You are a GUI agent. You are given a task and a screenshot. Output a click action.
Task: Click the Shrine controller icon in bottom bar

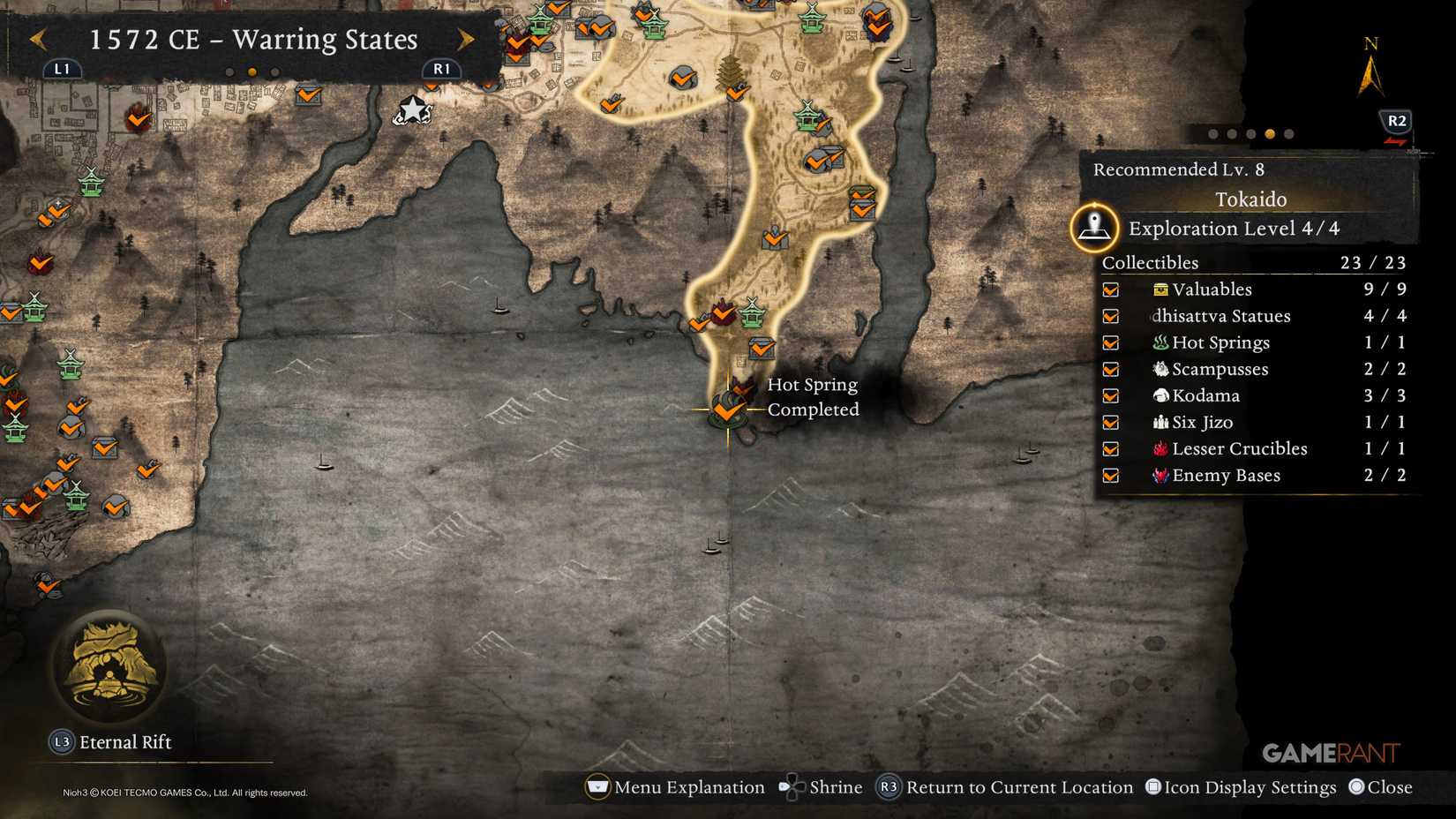pyautogui.click(x=792, y=786)
